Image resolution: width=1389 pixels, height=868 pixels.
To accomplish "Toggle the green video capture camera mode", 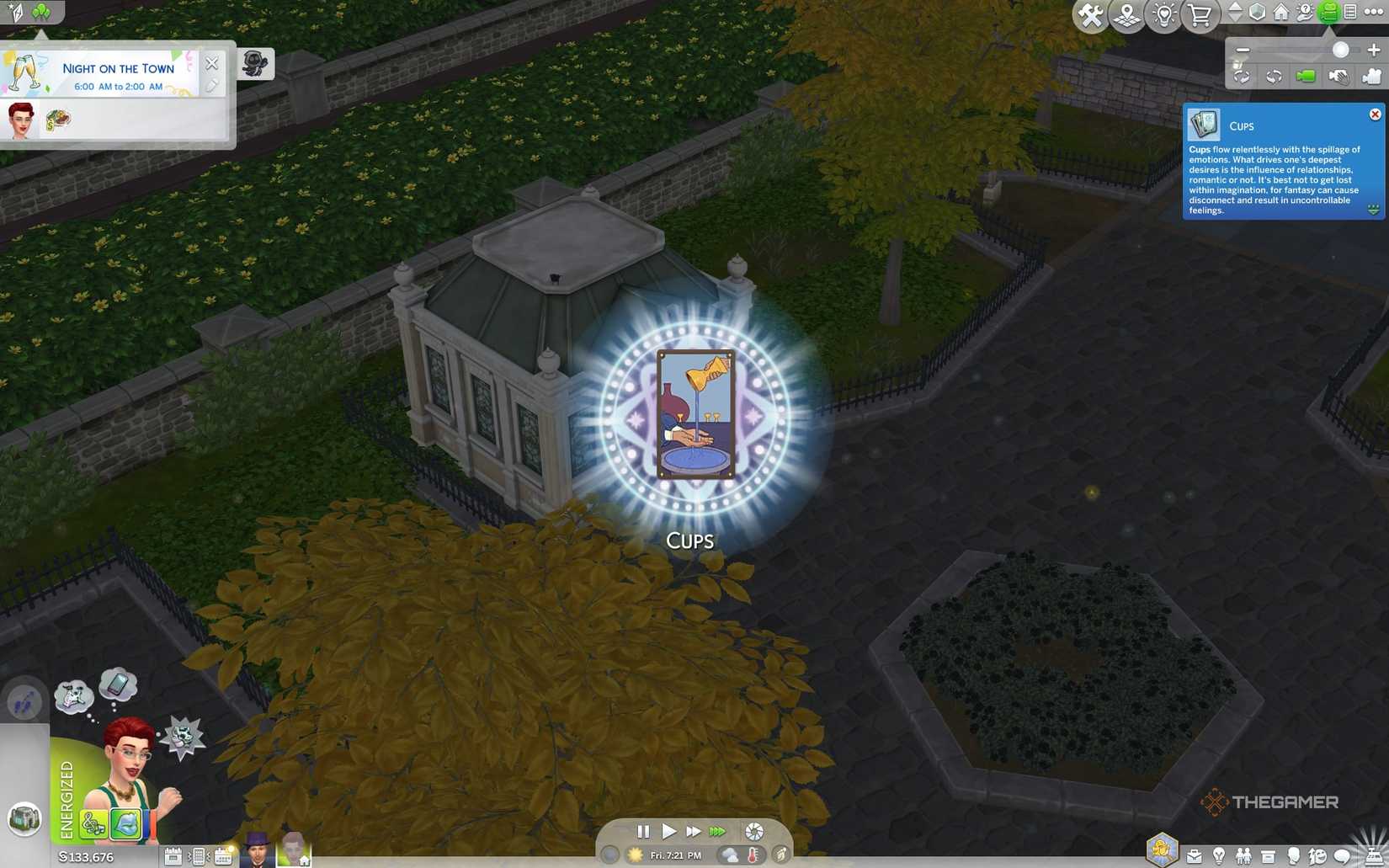I will (x=1305, y=77).
